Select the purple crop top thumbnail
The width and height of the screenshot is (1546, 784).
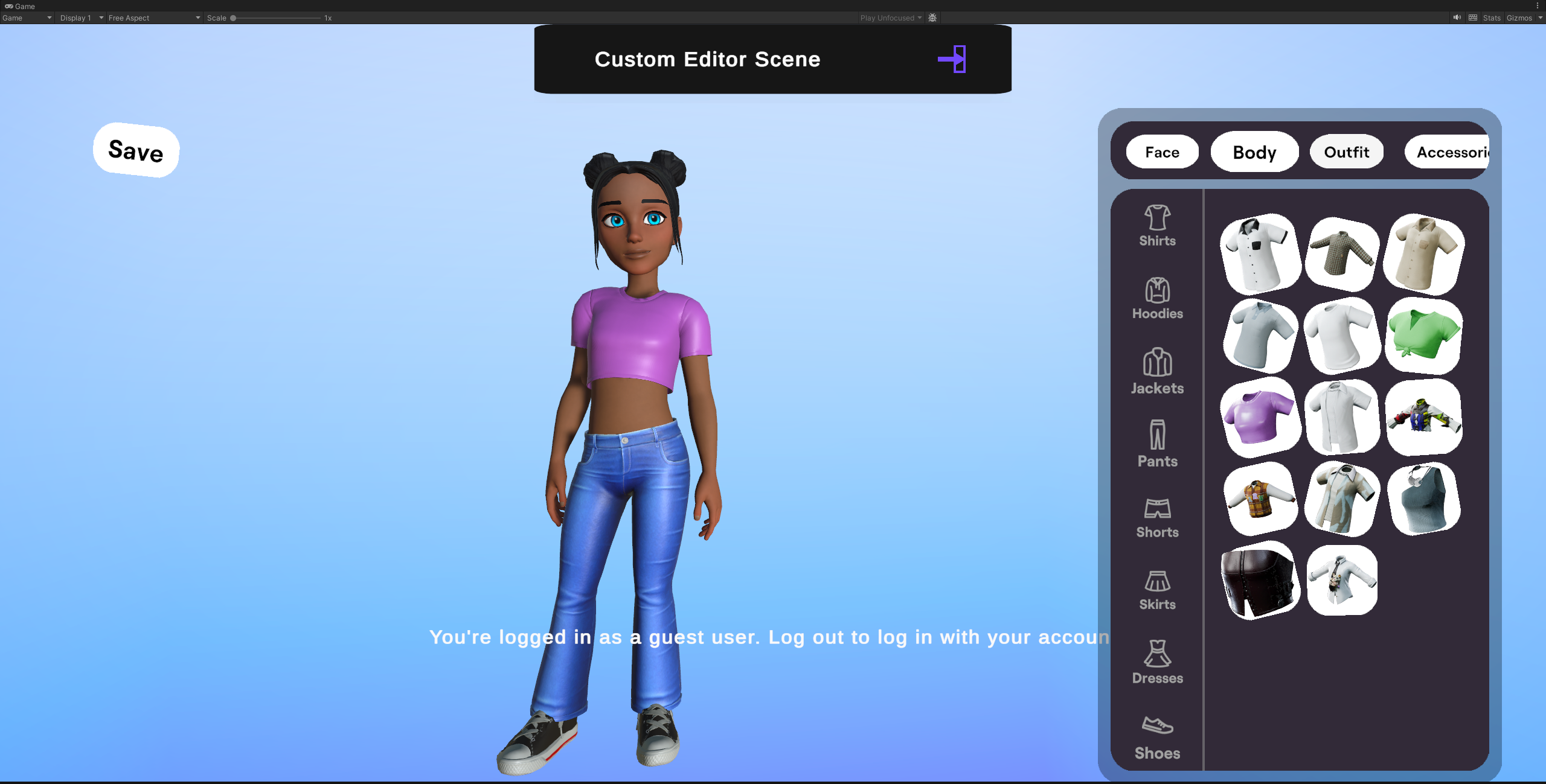(x=1260, y=416)
